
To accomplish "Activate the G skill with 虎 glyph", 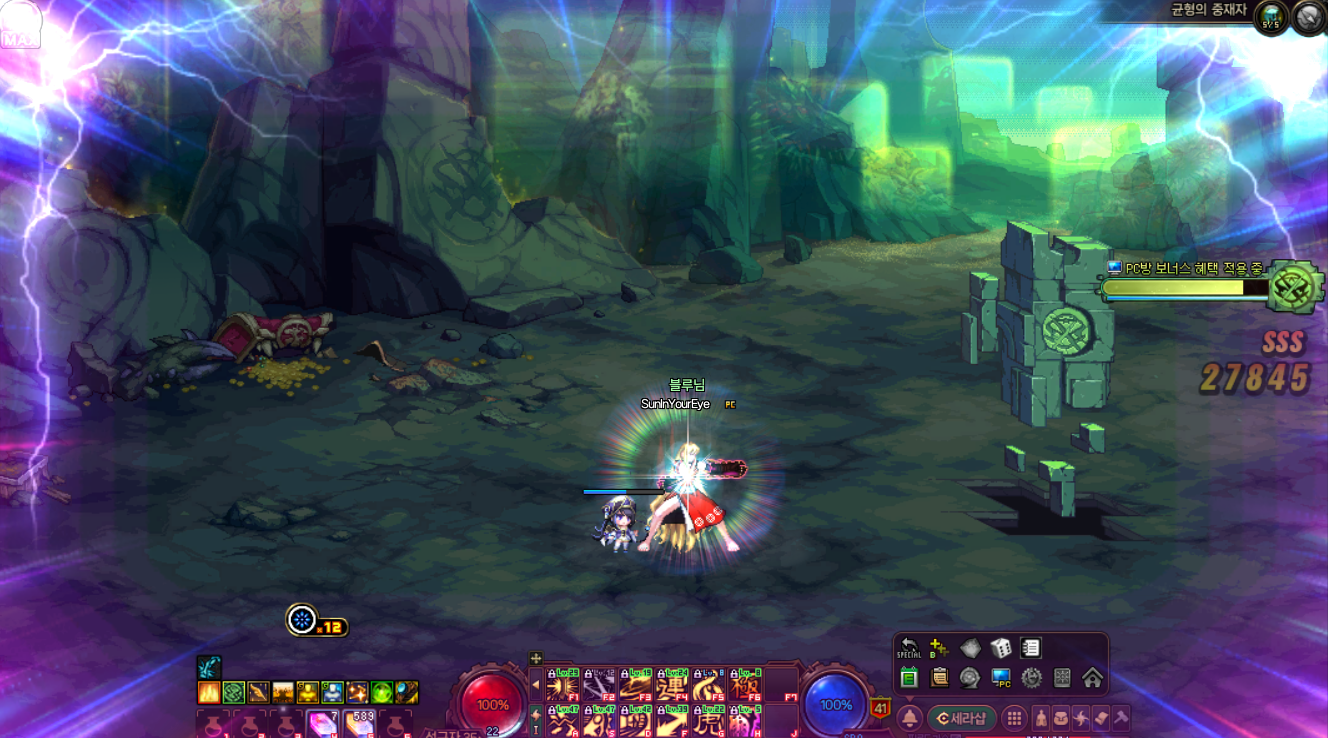I will [x=708, y=722].
